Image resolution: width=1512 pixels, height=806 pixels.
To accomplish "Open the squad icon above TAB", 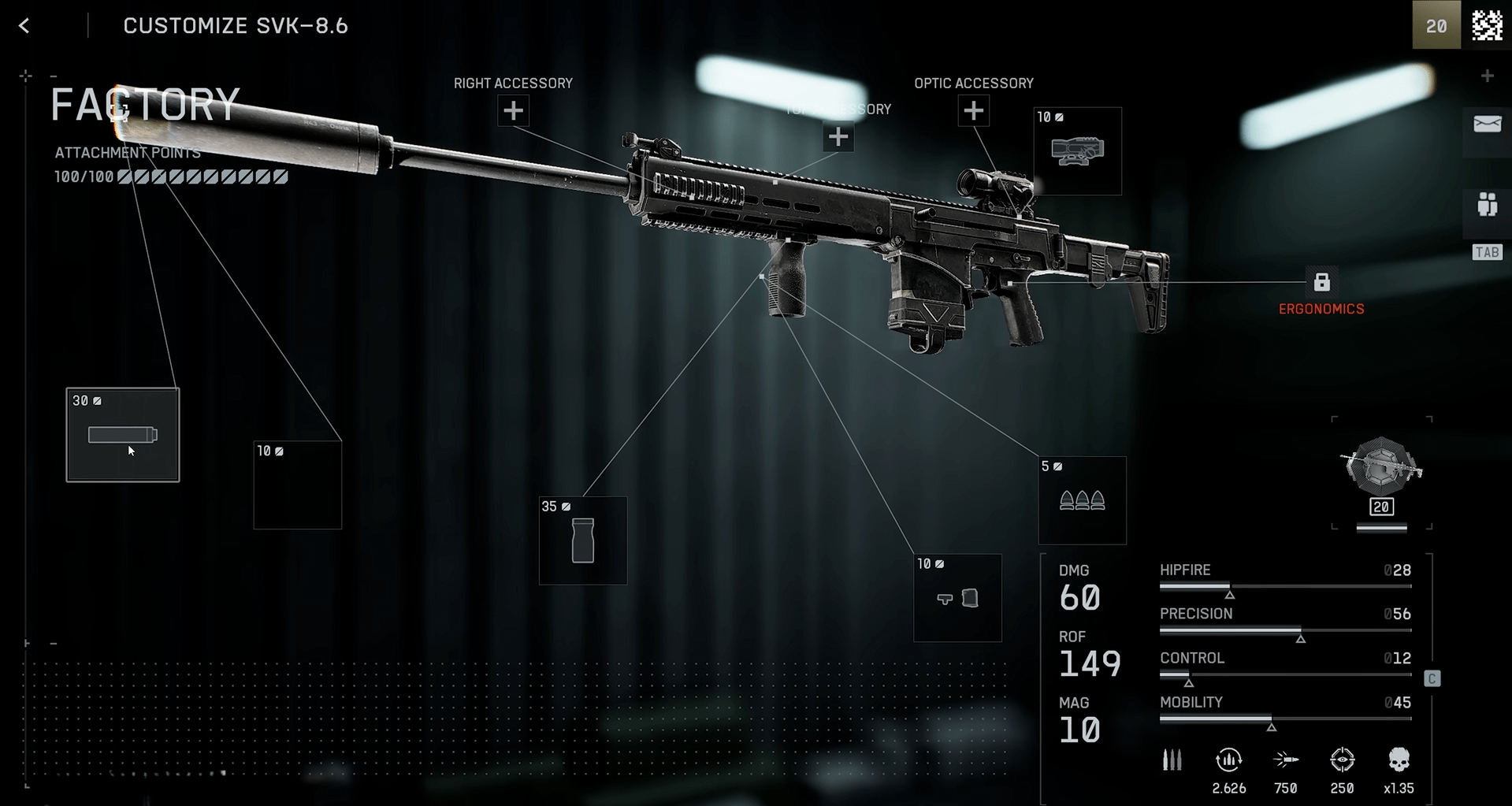I will coord(1487,205).
